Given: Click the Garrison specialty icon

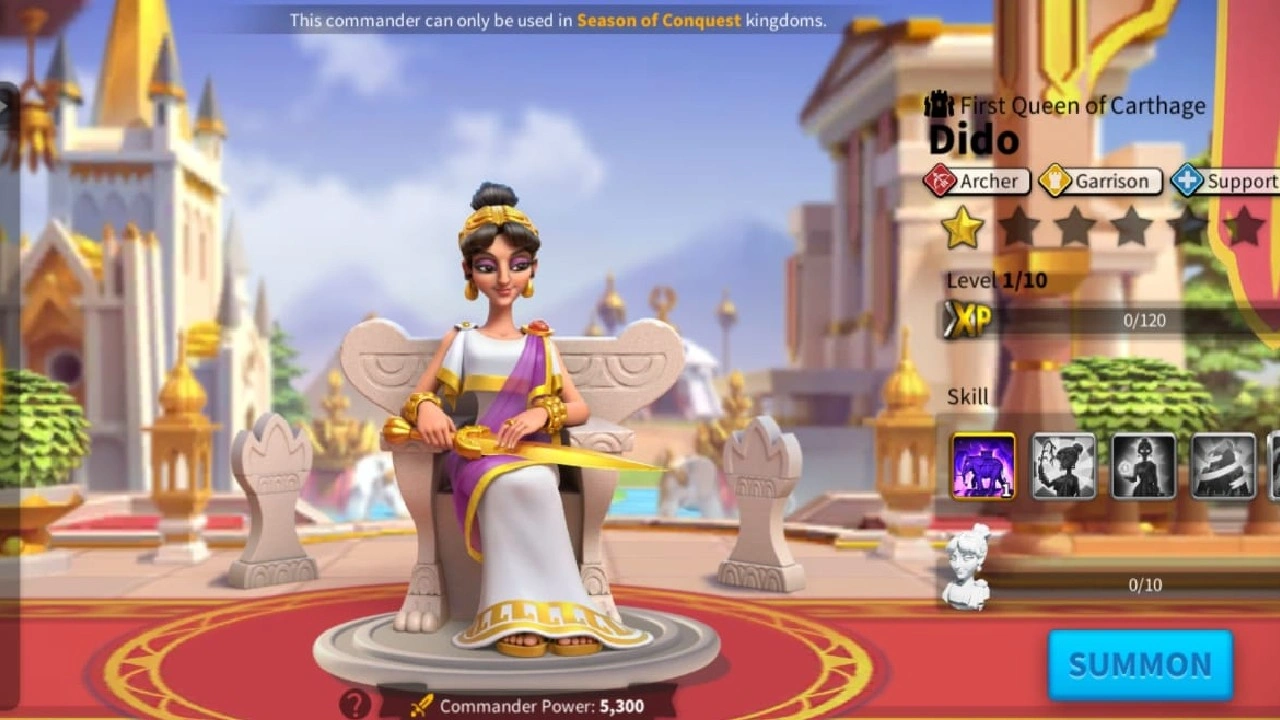Looking at the screenshot, I should click(x=1055, y=181).
